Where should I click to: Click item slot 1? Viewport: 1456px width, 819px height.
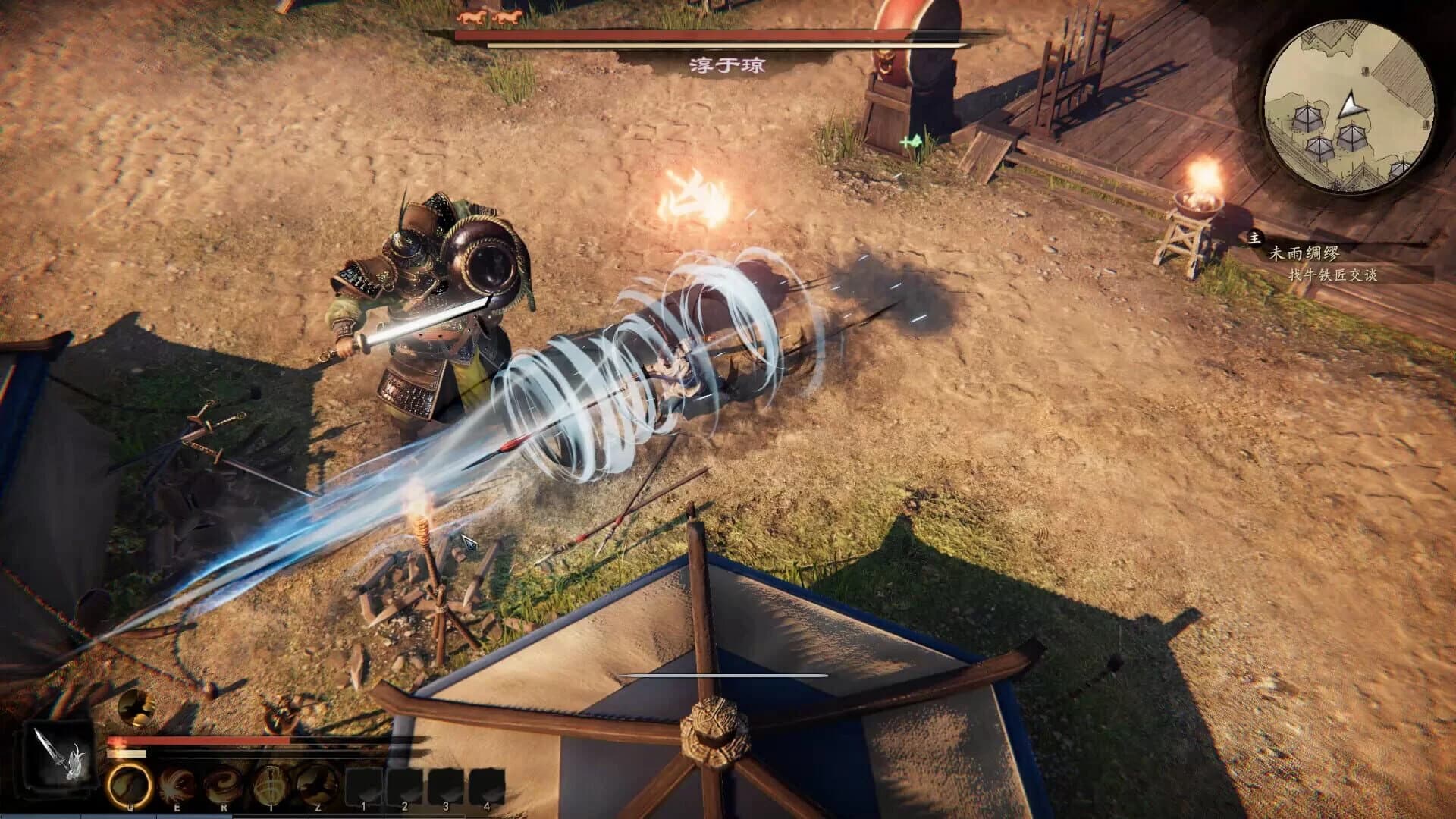365,781
